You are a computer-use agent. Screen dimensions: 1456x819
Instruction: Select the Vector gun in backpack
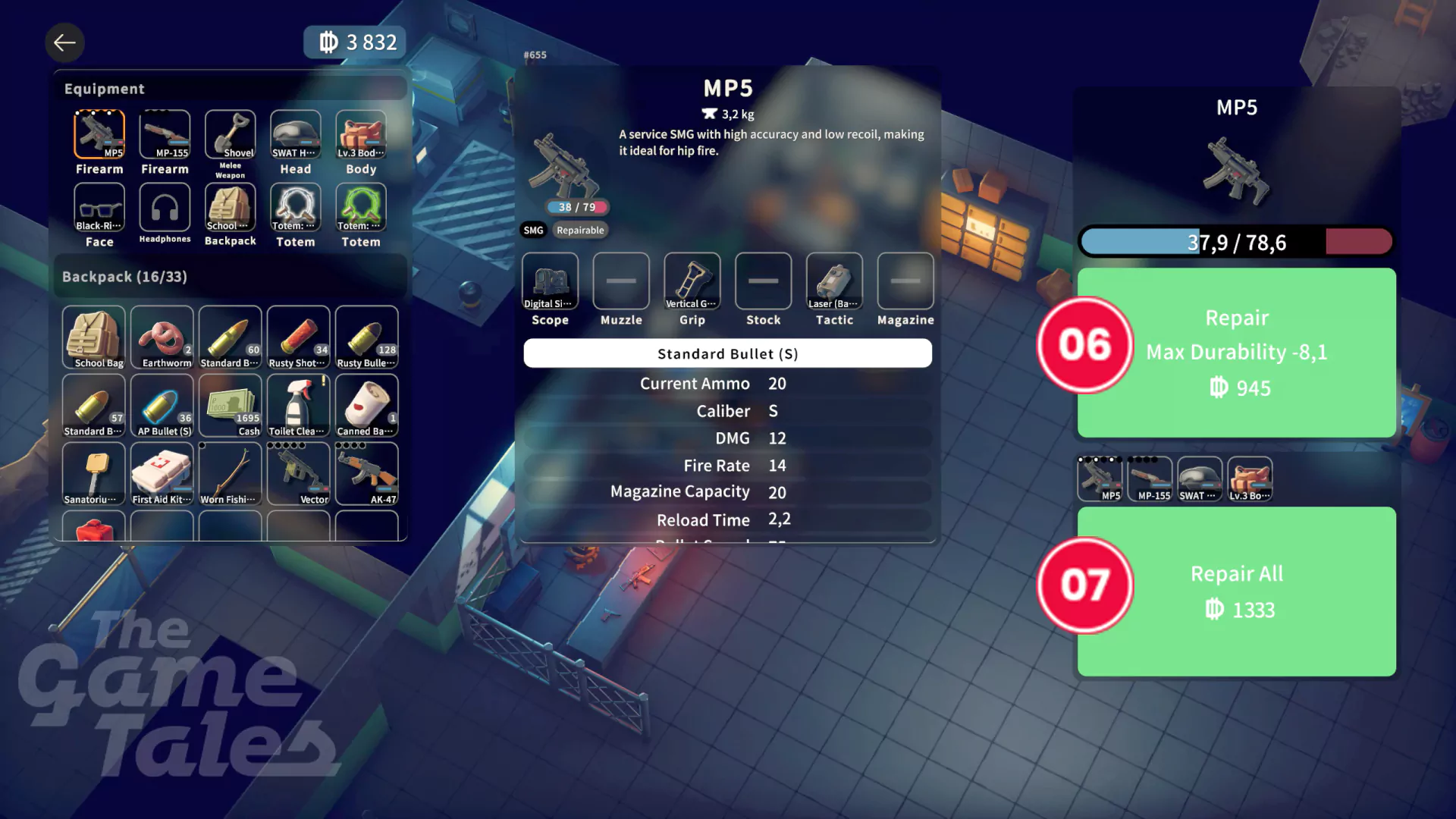coord(298,474)
